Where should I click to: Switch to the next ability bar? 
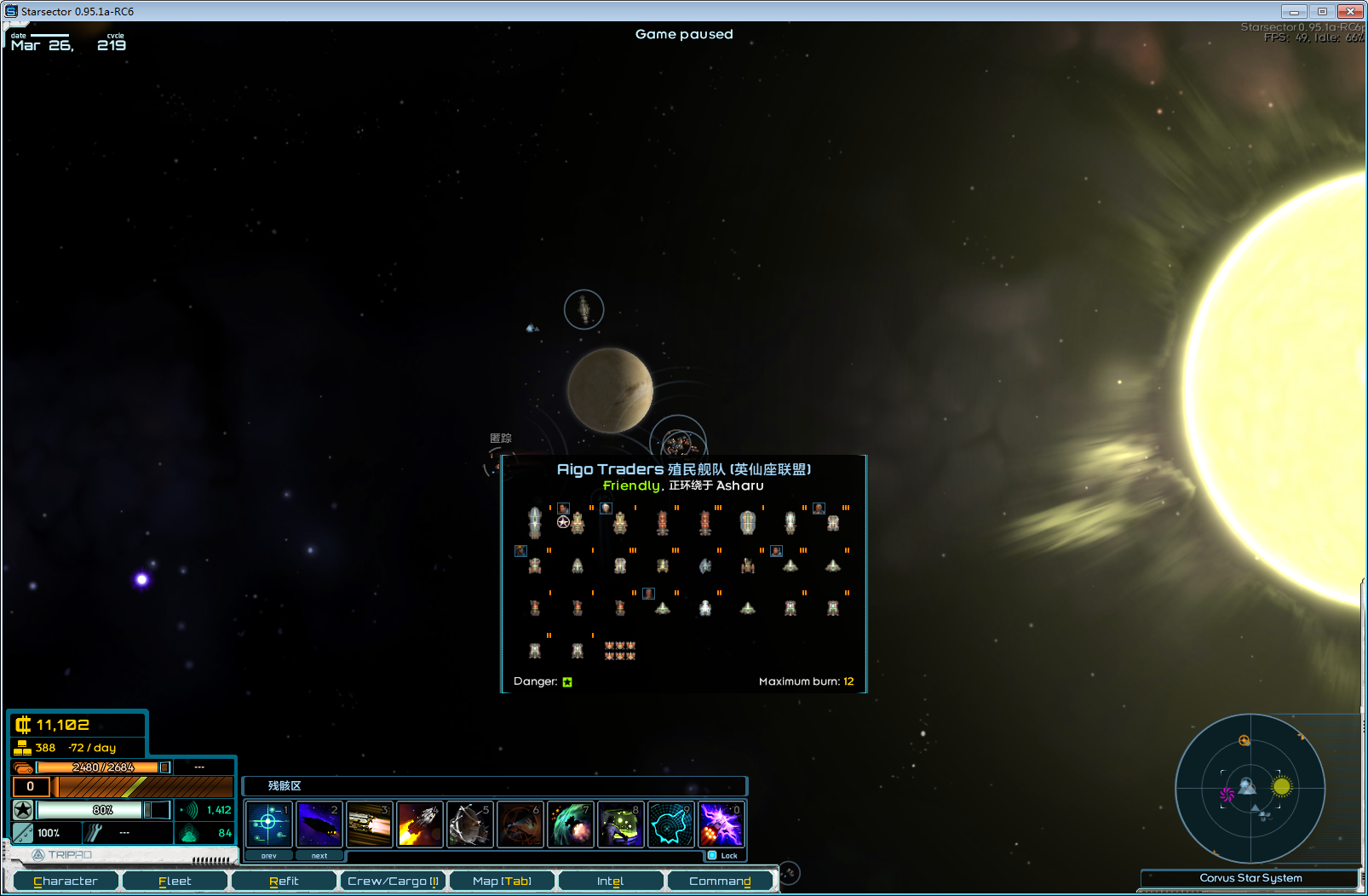tap(319, 855)
